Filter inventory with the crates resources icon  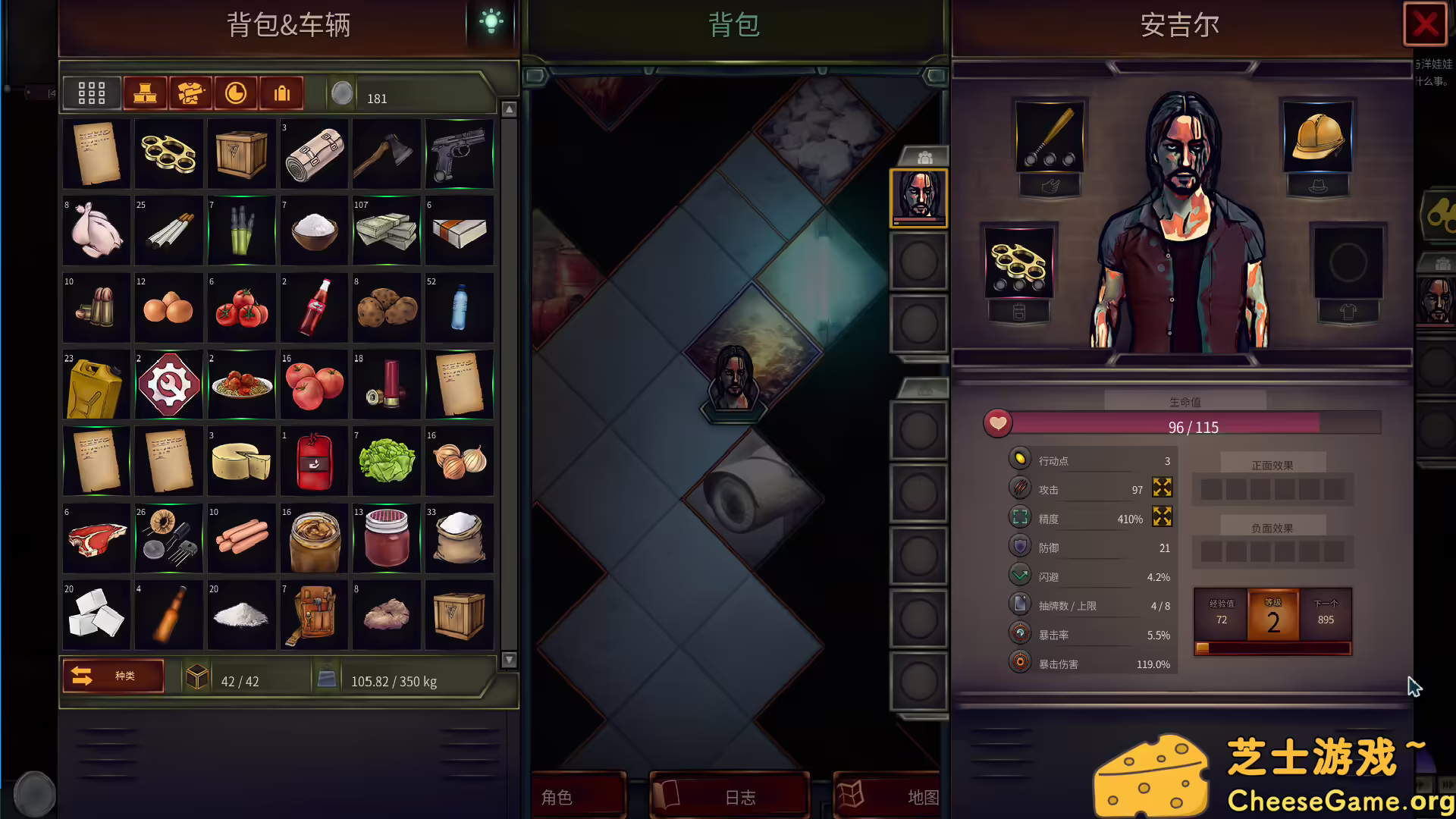point(146,93)
